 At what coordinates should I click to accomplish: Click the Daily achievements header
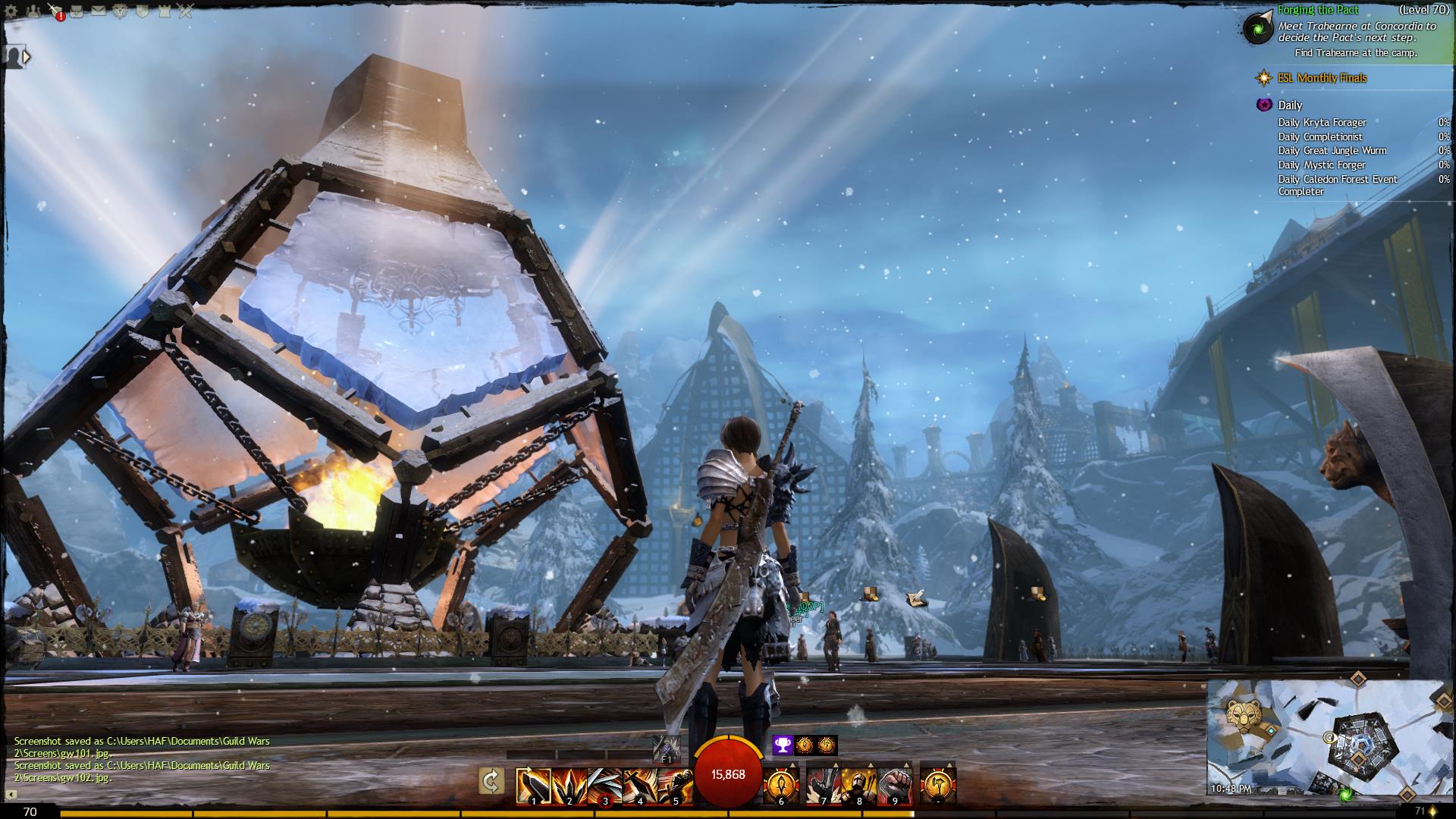(1289, 105)
